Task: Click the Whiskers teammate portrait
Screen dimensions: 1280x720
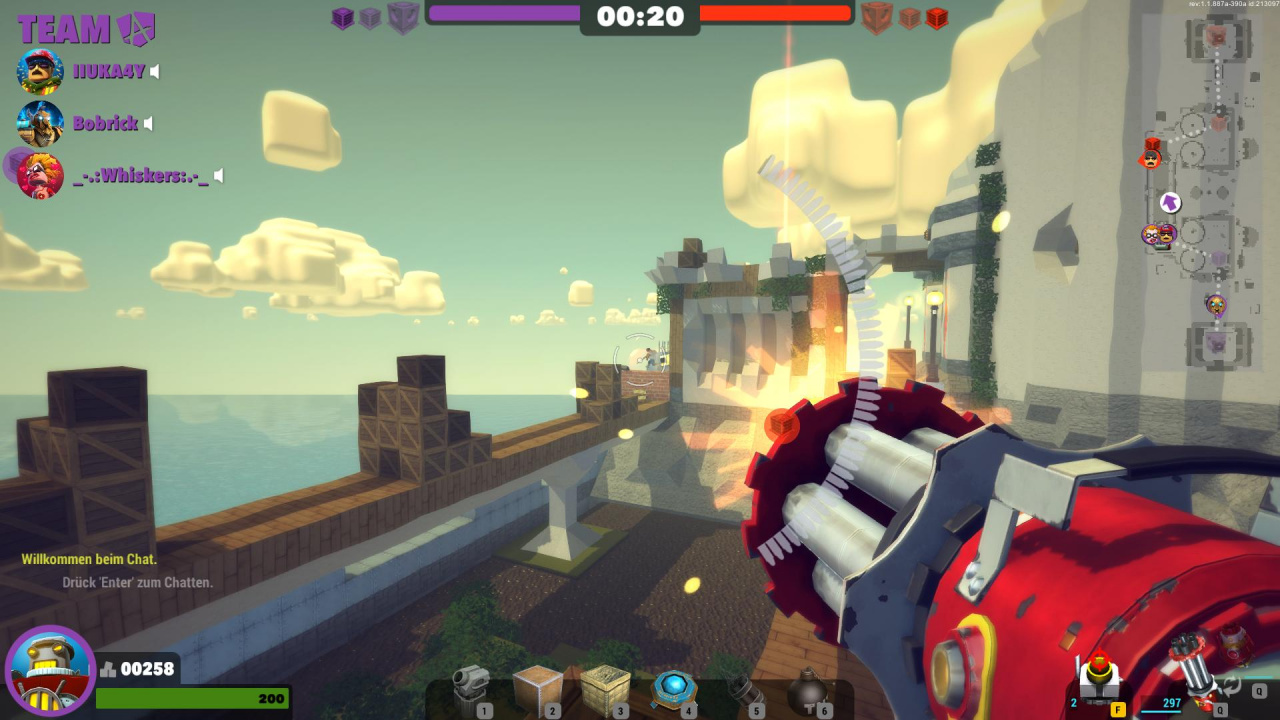Action: pyautogui.click(x=40, y=176)
